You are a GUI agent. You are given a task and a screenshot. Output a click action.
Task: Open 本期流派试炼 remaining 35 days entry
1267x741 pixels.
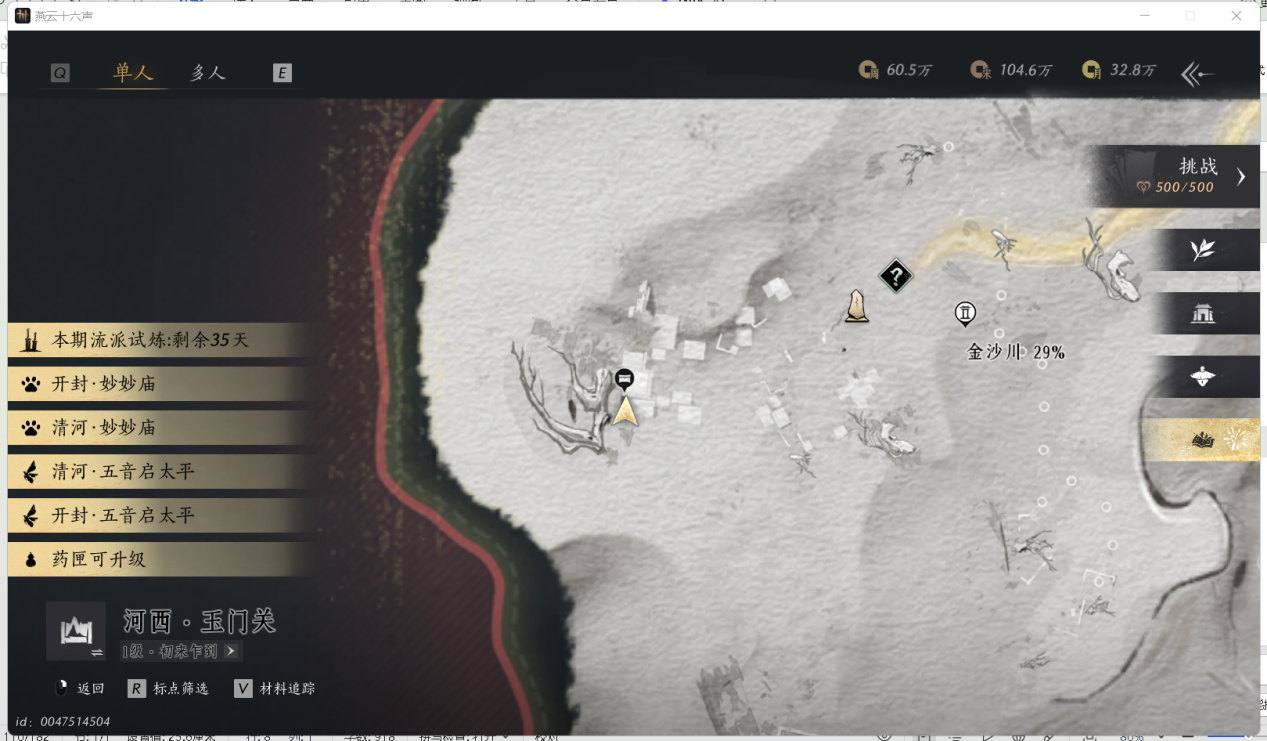(150, 340)
